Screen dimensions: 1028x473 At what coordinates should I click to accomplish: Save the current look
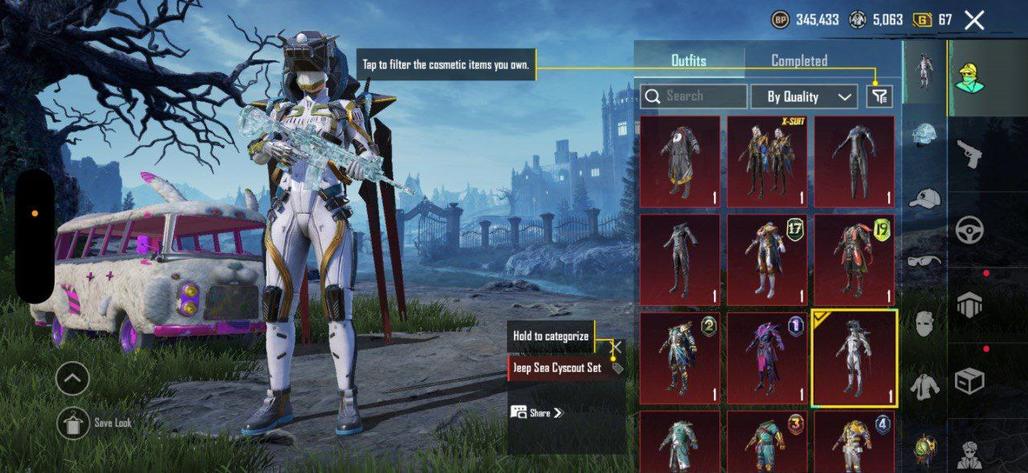click(73, 423)
